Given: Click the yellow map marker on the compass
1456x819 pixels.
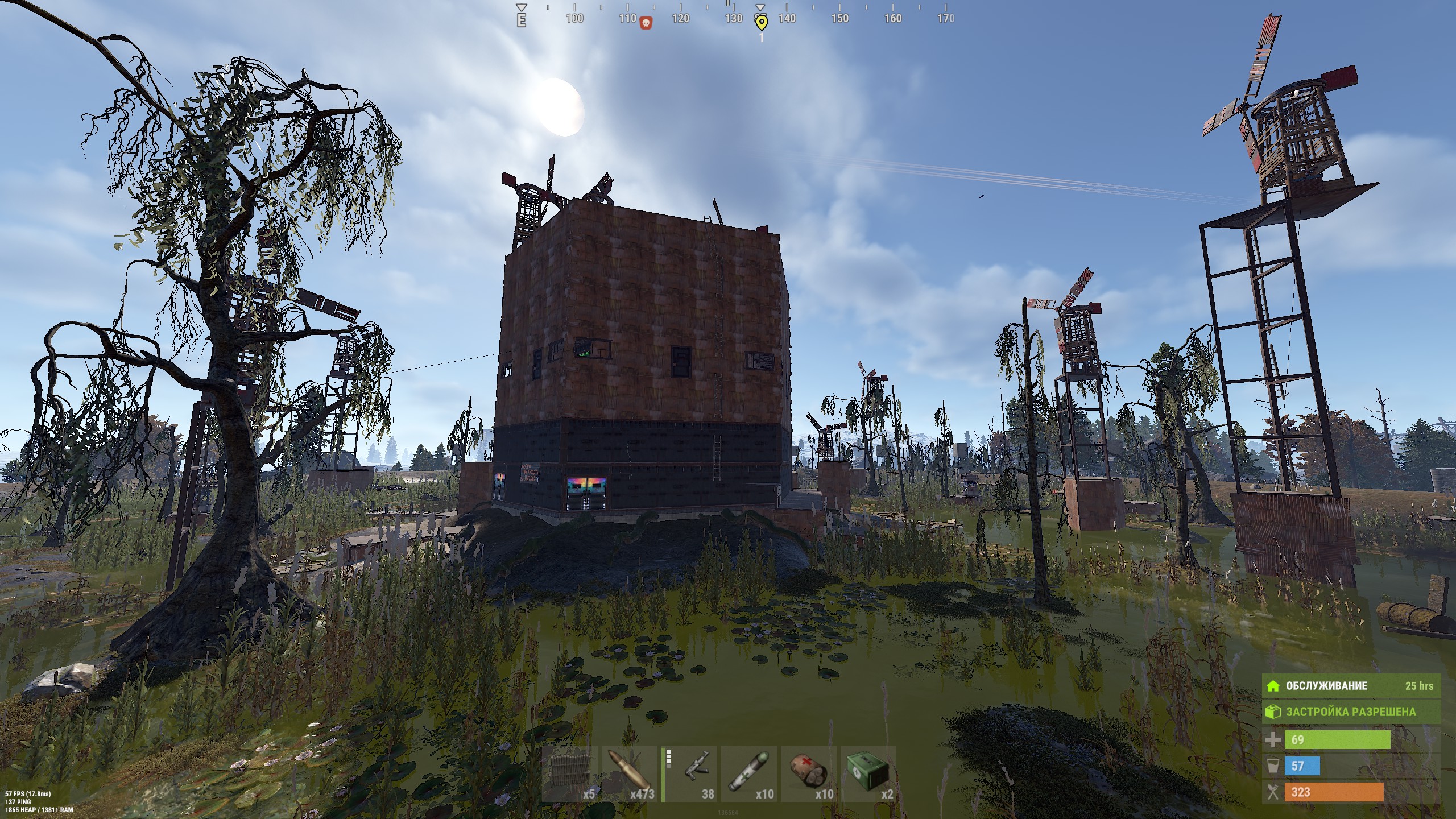Looking at the screenshot, I should tap(761, 23).
